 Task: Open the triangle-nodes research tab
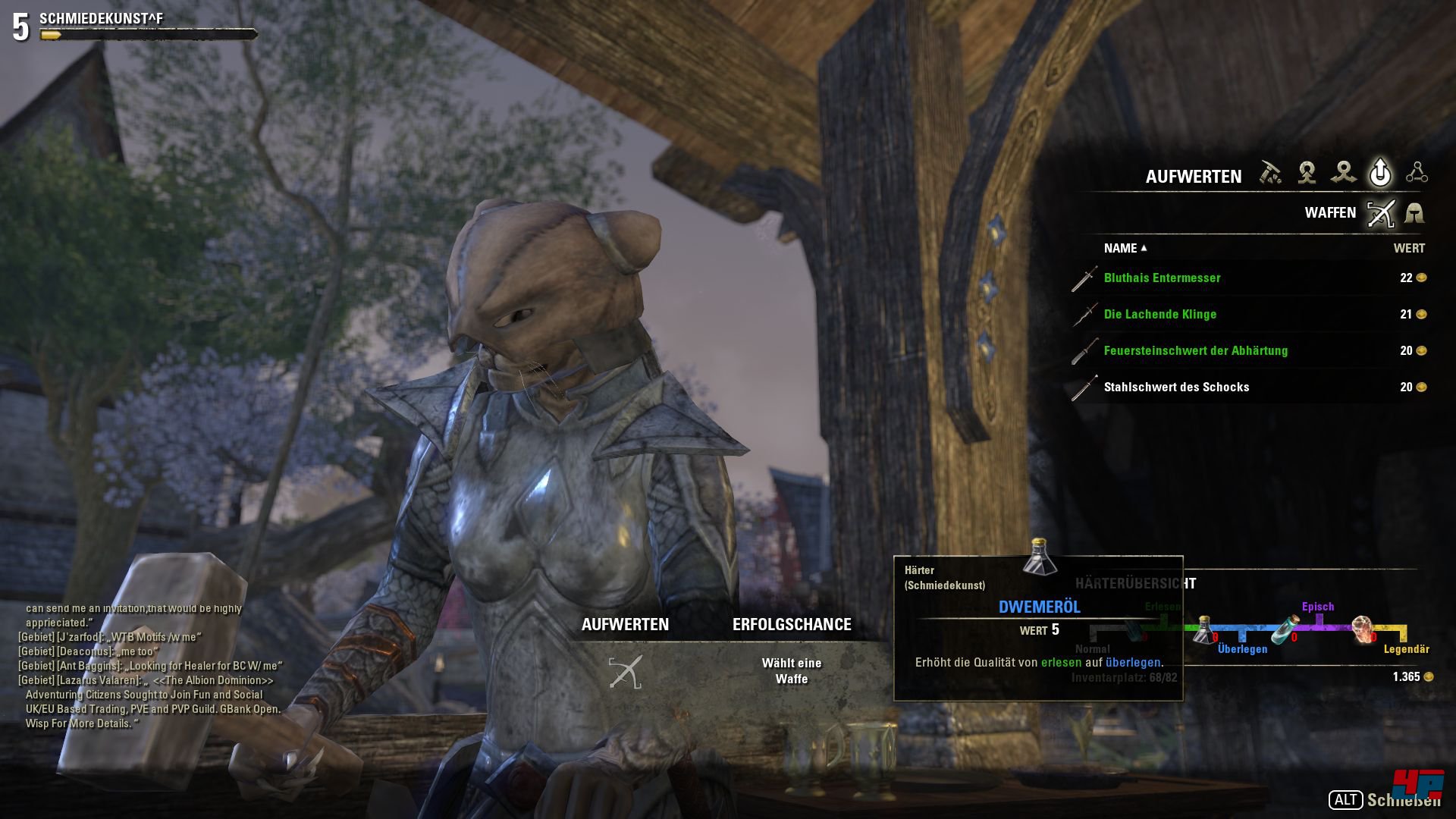(x=1417, y=173)
